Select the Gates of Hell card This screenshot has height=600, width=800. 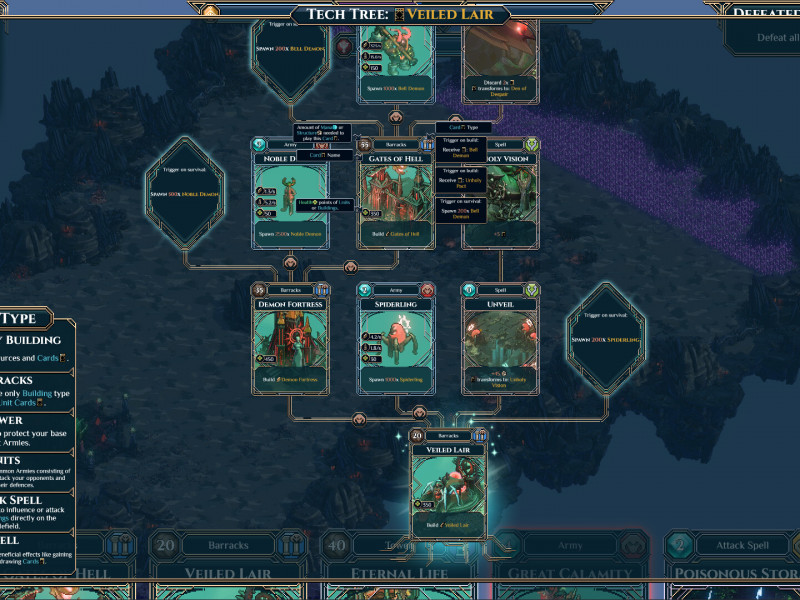(395, 195)
